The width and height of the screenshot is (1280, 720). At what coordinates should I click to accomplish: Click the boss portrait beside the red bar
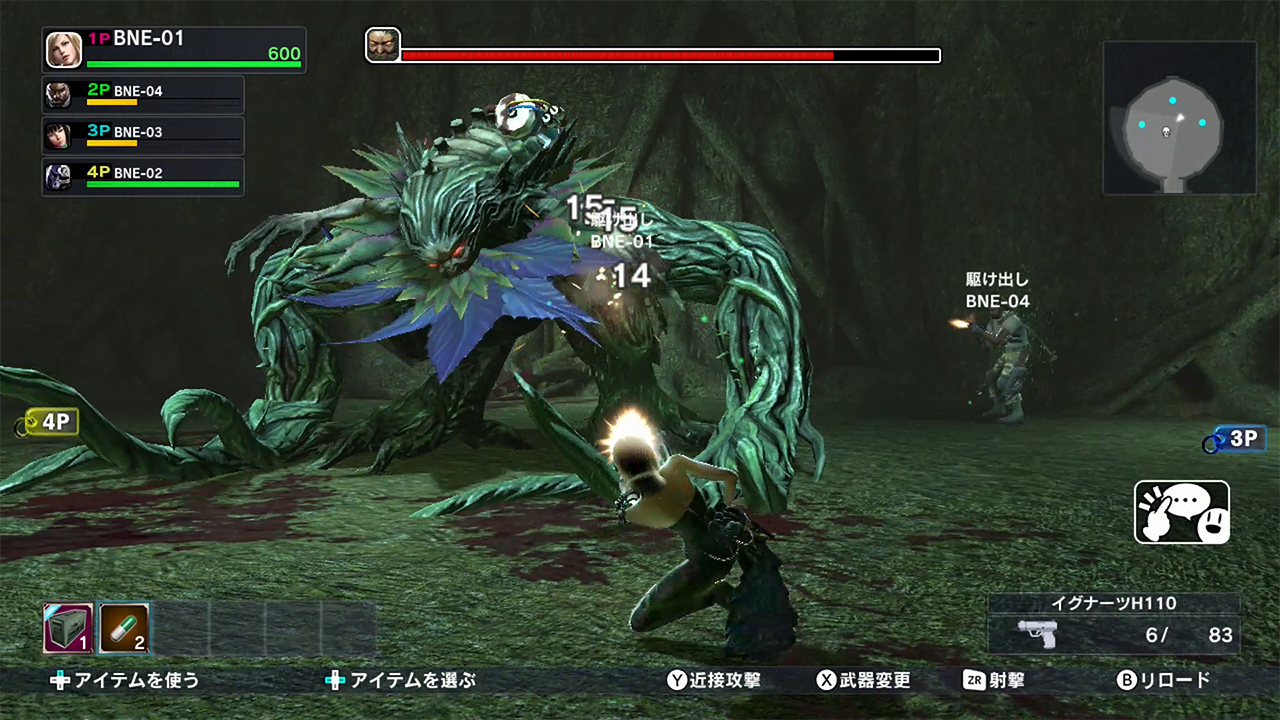tap(383, 45)
